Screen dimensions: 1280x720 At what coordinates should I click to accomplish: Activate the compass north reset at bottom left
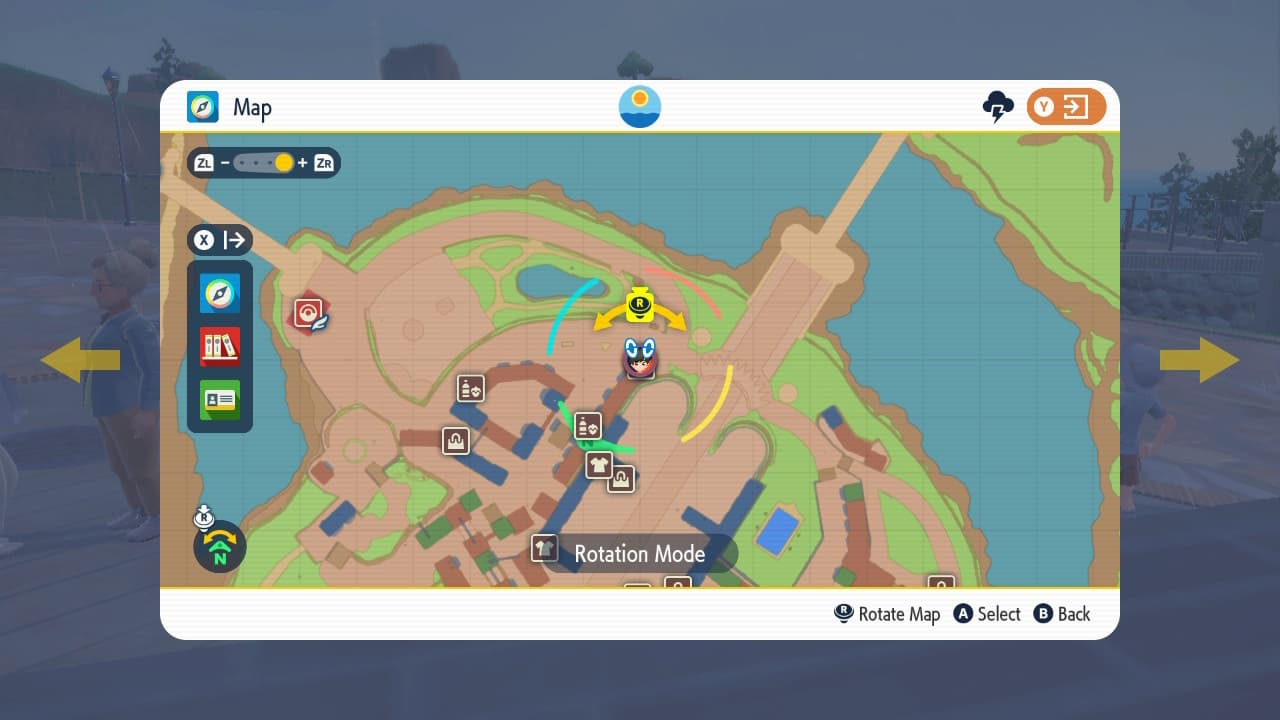pos(219,547)
